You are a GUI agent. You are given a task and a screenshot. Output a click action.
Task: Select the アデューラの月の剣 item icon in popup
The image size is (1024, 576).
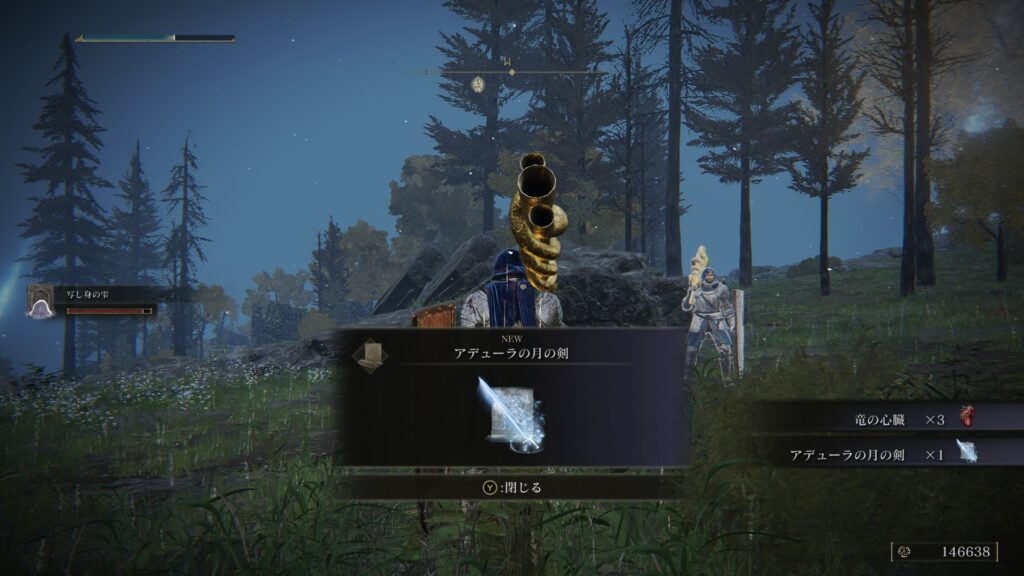(511, 412)
